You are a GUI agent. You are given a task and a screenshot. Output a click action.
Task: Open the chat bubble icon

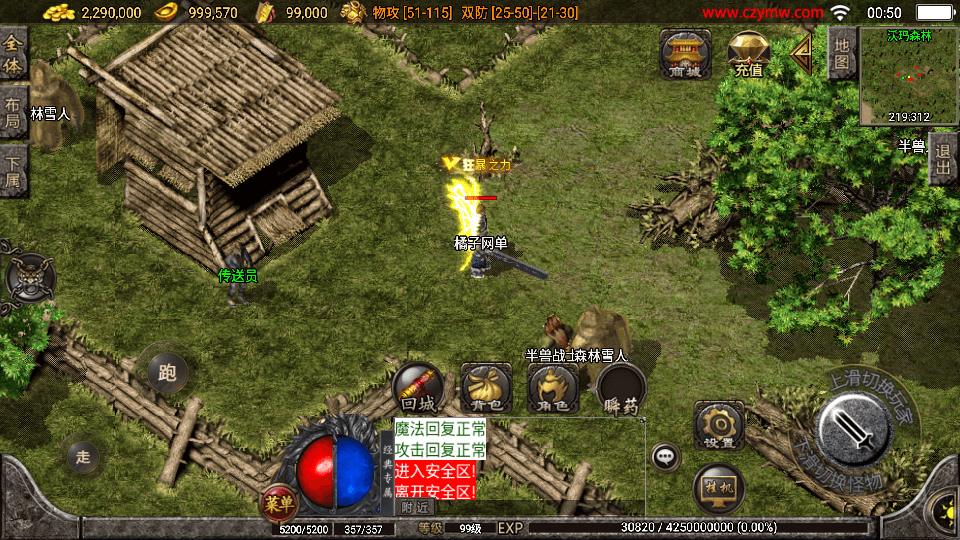coord(665,457)
